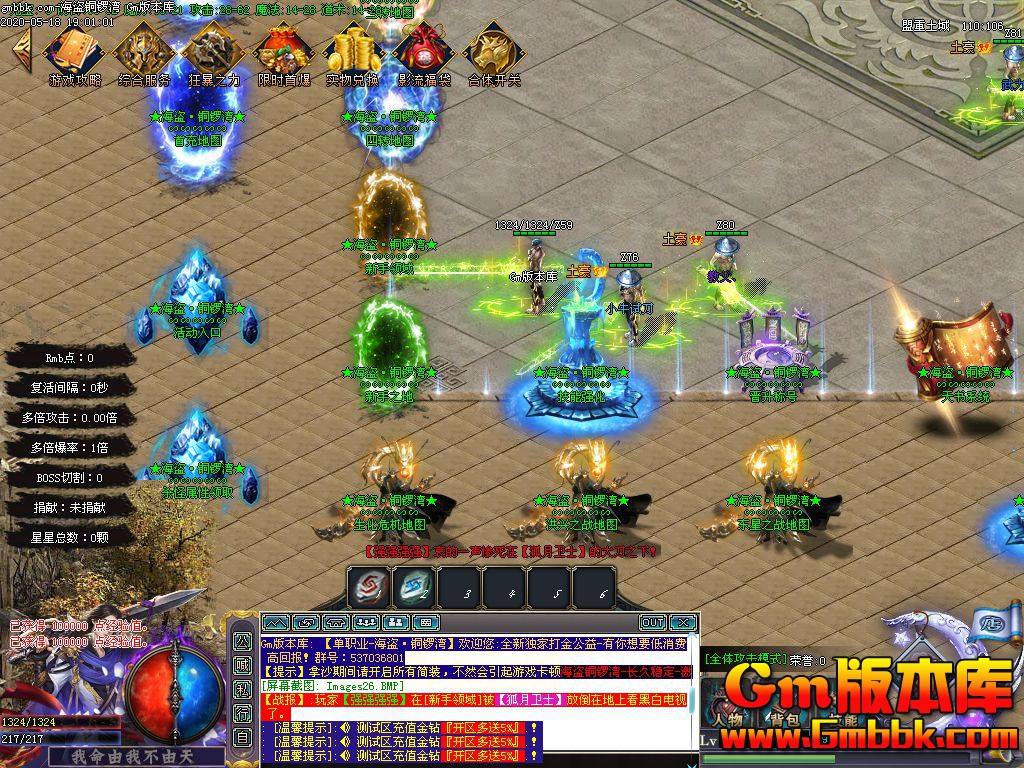Image resolution: width=1024 pixels, height=768 pixels.
Task: Activate the 狂暴之力 berserk power icon
Action: point(213,50)
